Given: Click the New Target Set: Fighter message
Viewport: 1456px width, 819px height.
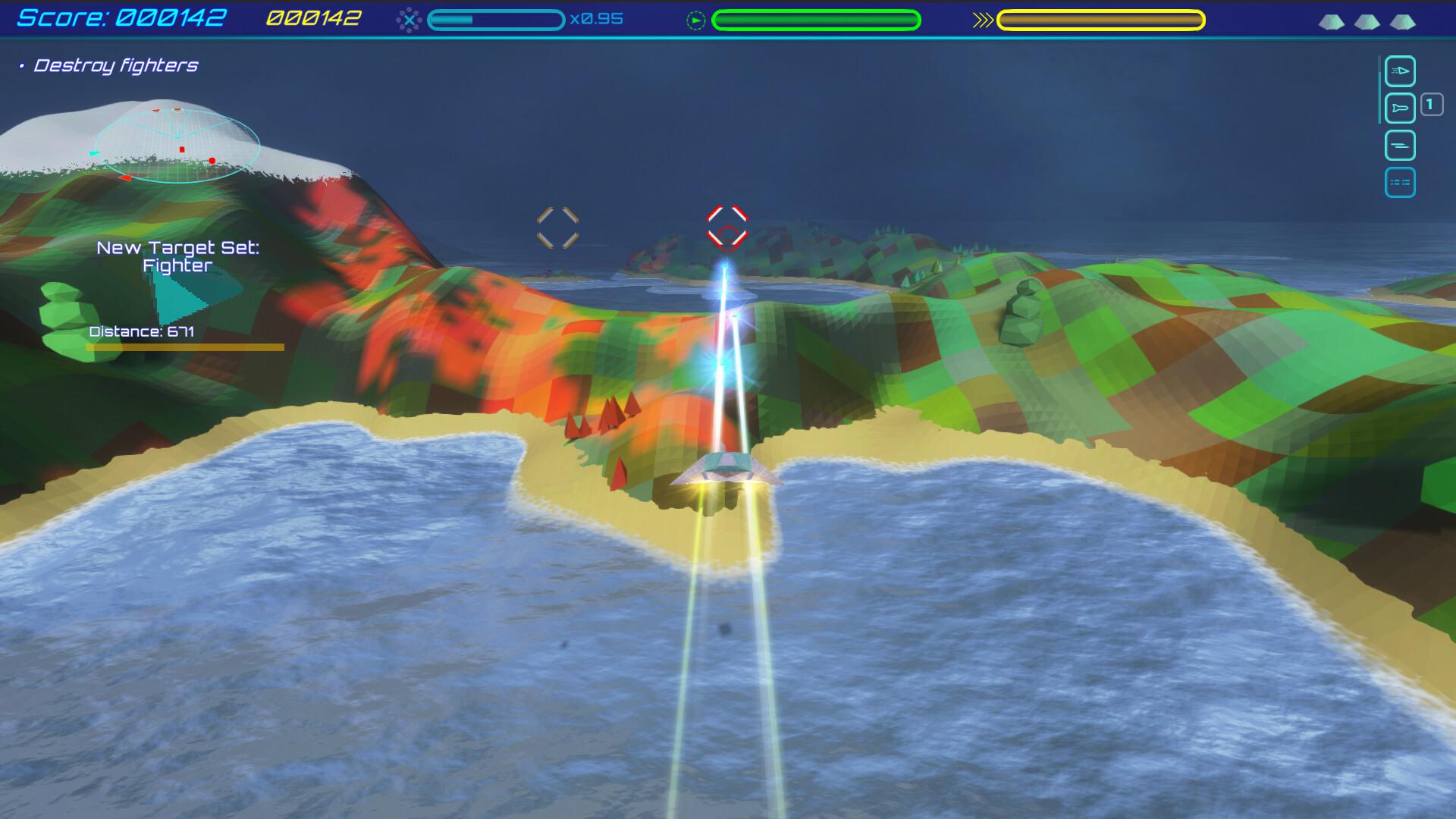Looking at the screenshot, I should (x=178, y=256).
